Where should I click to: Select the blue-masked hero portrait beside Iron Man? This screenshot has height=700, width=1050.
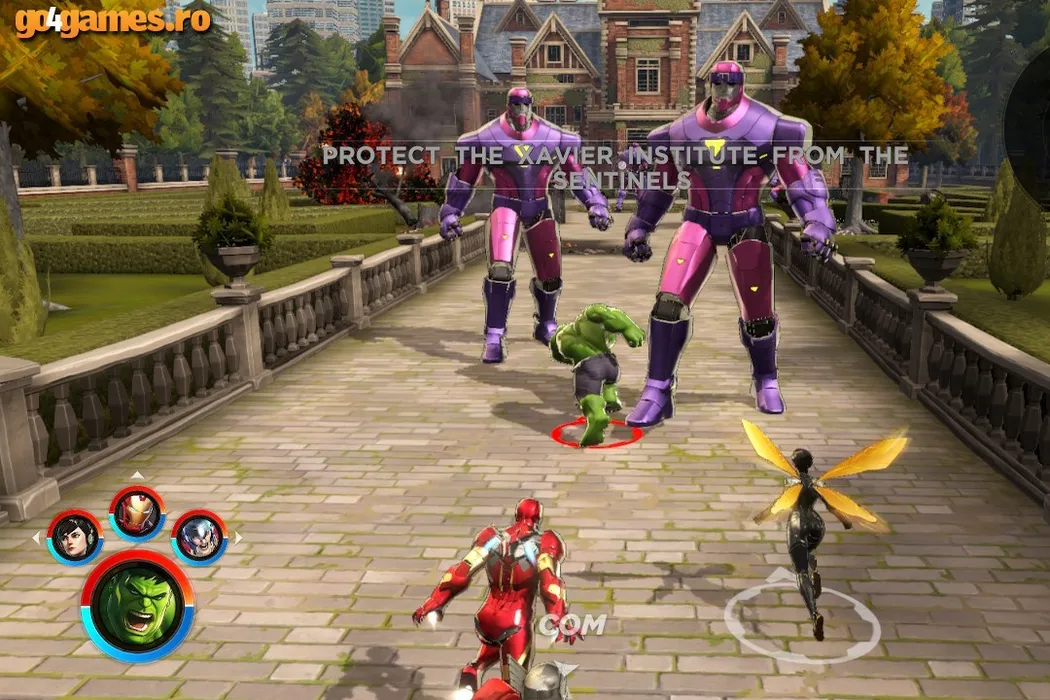(x=199, y=537)
